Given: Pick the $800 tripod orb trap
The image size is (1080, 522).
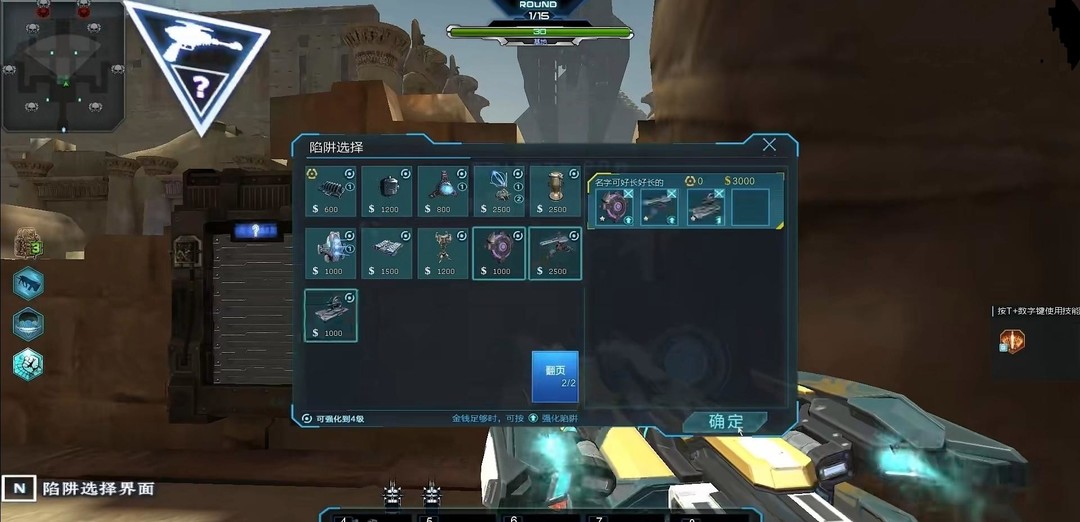Looking at the screenshot, I should coord(443,192).
